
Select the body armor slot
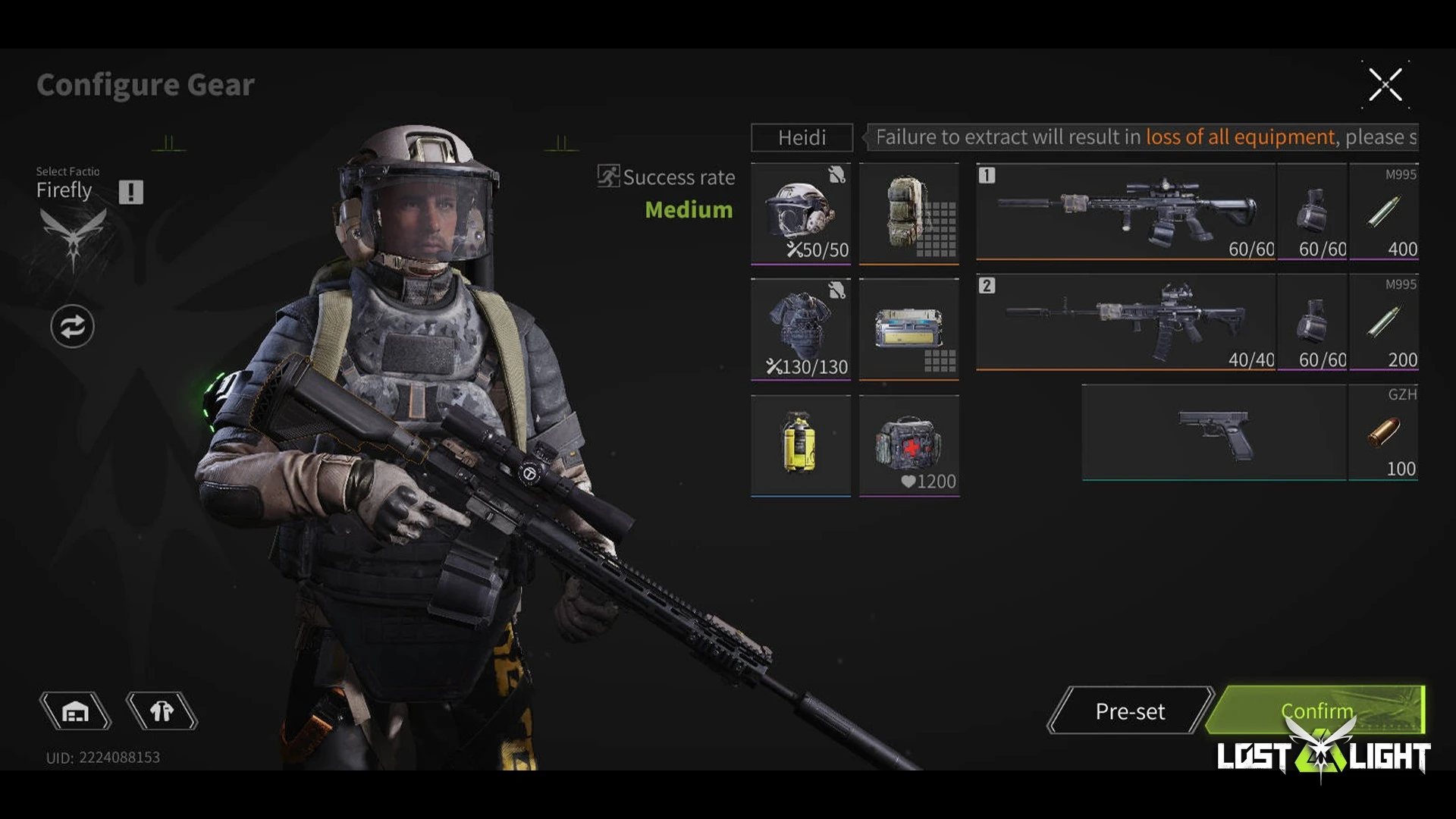(x=801, y=328)
